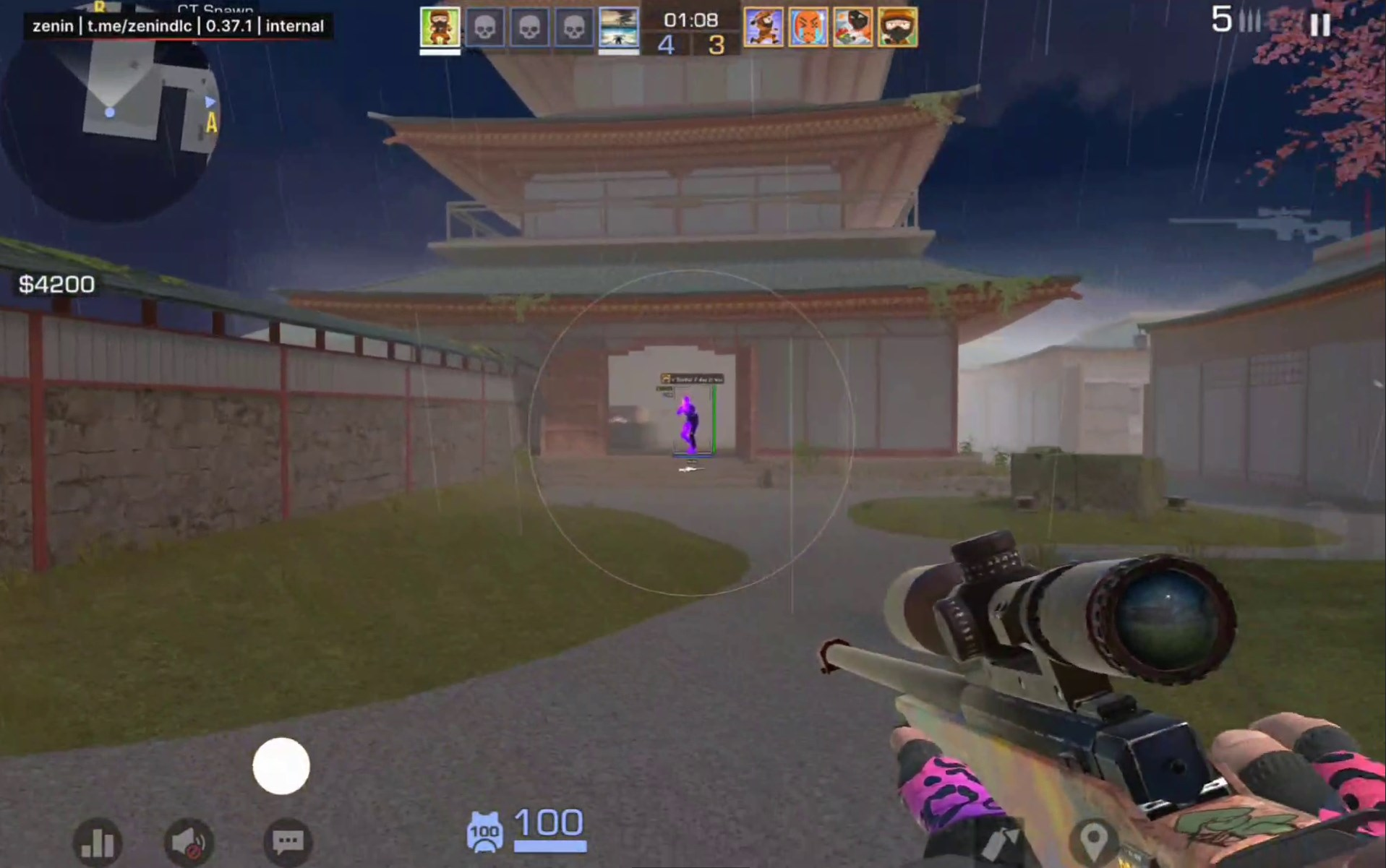Toggle pause using the pause icon
Image resolution: width=1386 pixels, height=868 pixels.
click(1320, 25)
